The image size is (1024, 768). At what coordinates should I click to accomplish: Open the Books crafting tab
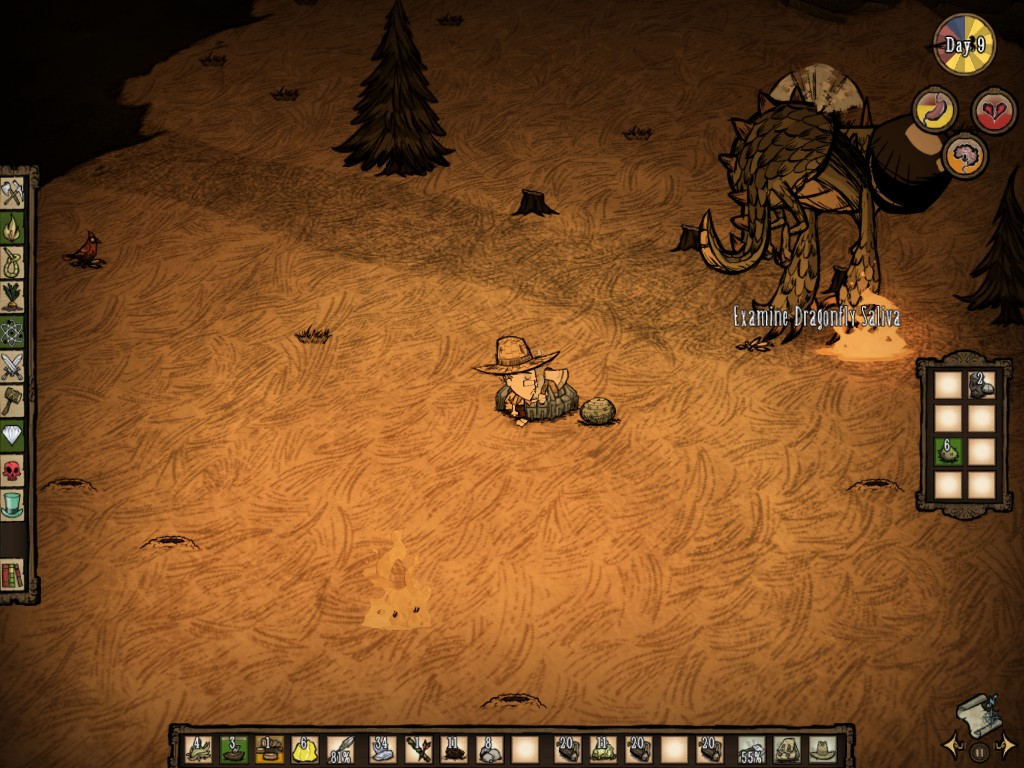click(12, 575)
